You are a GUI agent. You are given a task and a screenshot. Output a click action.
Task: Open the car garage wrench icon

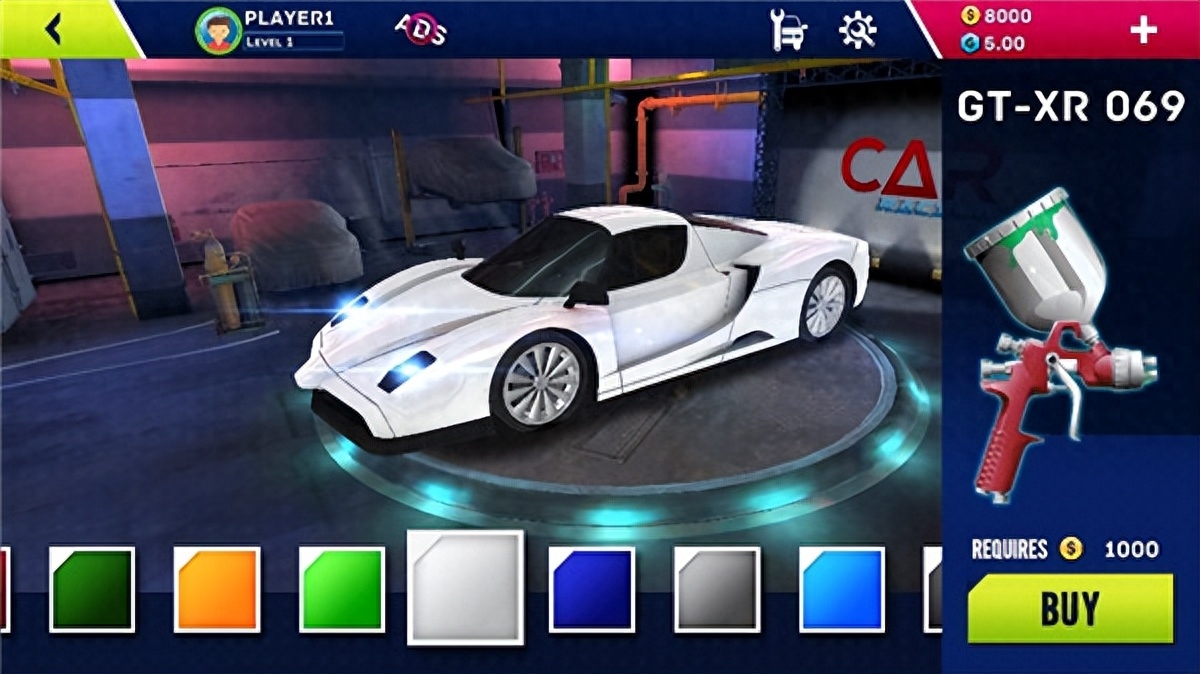(789, 30)
